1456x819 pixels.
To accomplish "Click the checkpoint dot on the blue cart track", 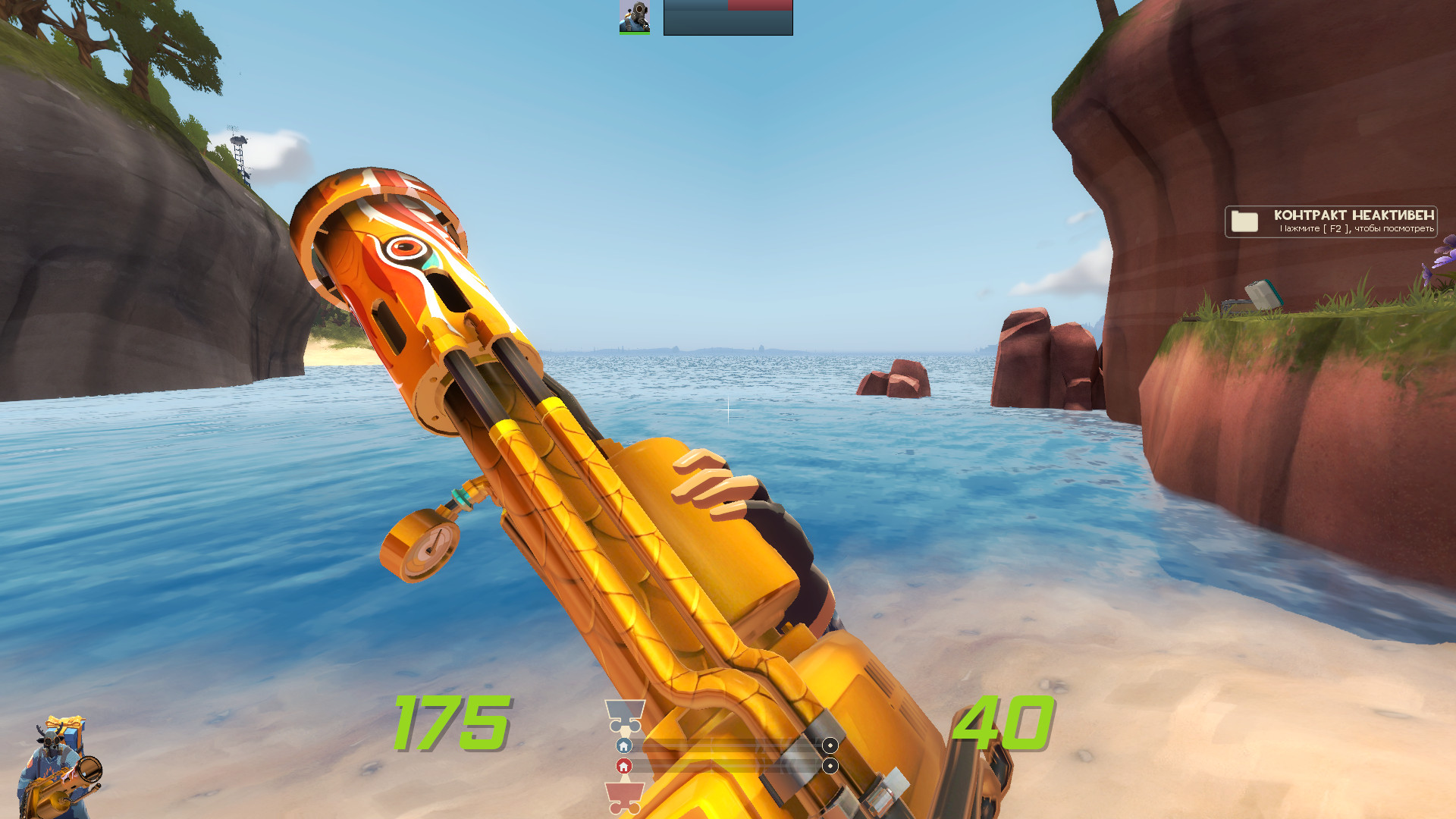I will (x=830, y=746).
